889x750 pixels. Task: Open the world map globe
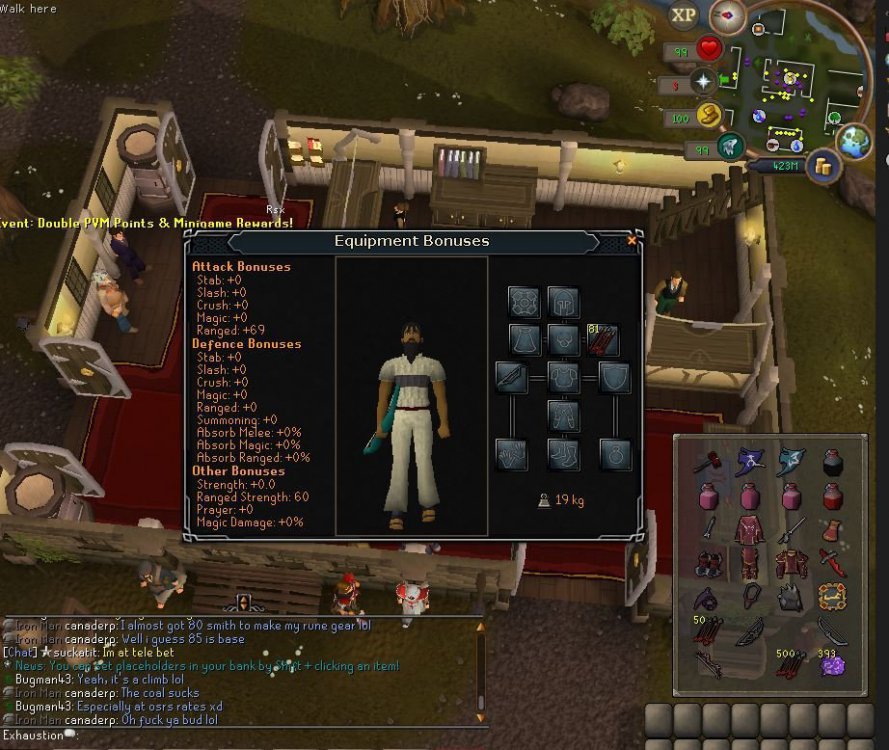[x=855, y=141]
